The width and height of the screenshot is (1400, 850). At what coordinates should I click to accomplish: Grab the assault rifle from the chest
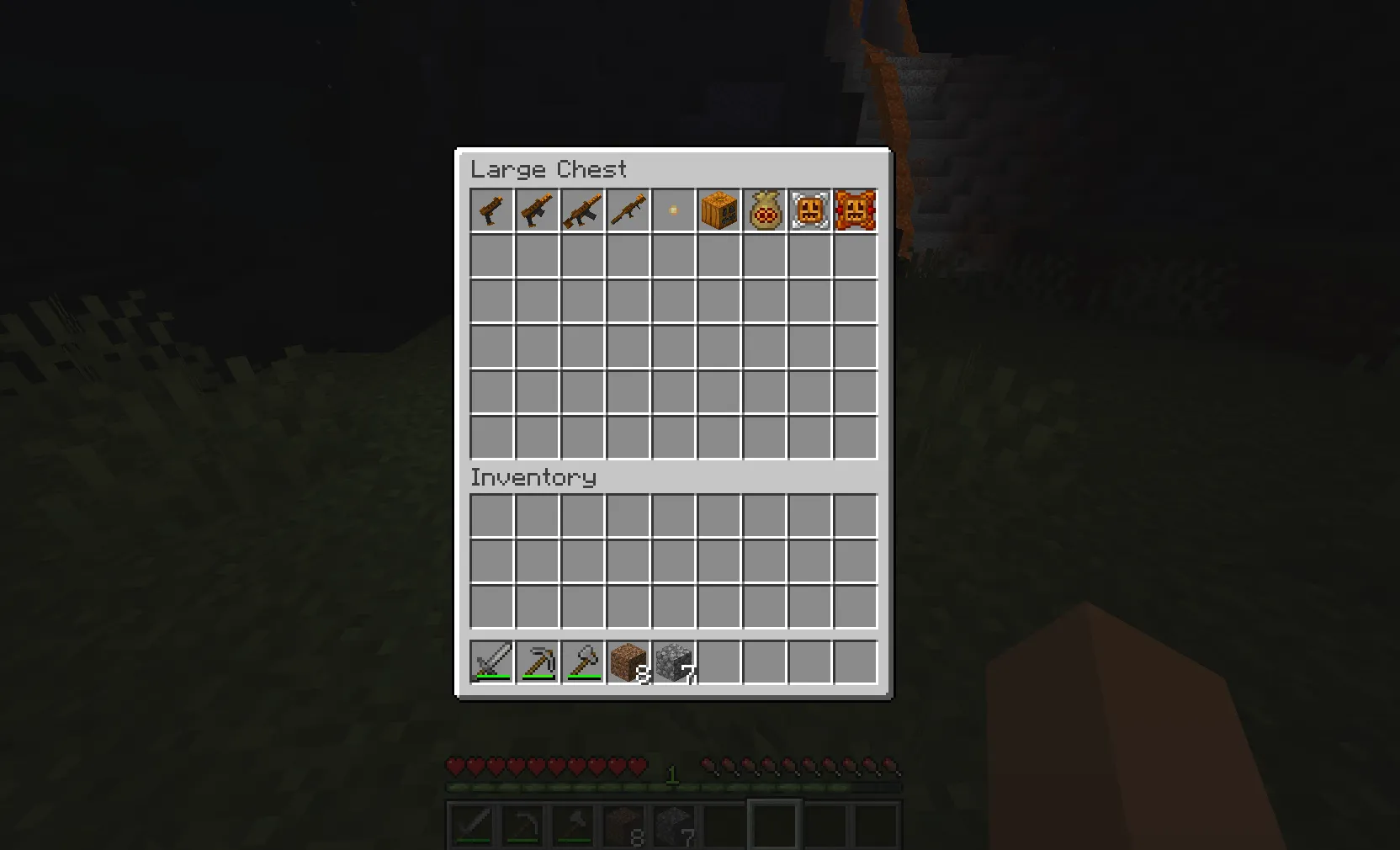[x=582, y=210]
